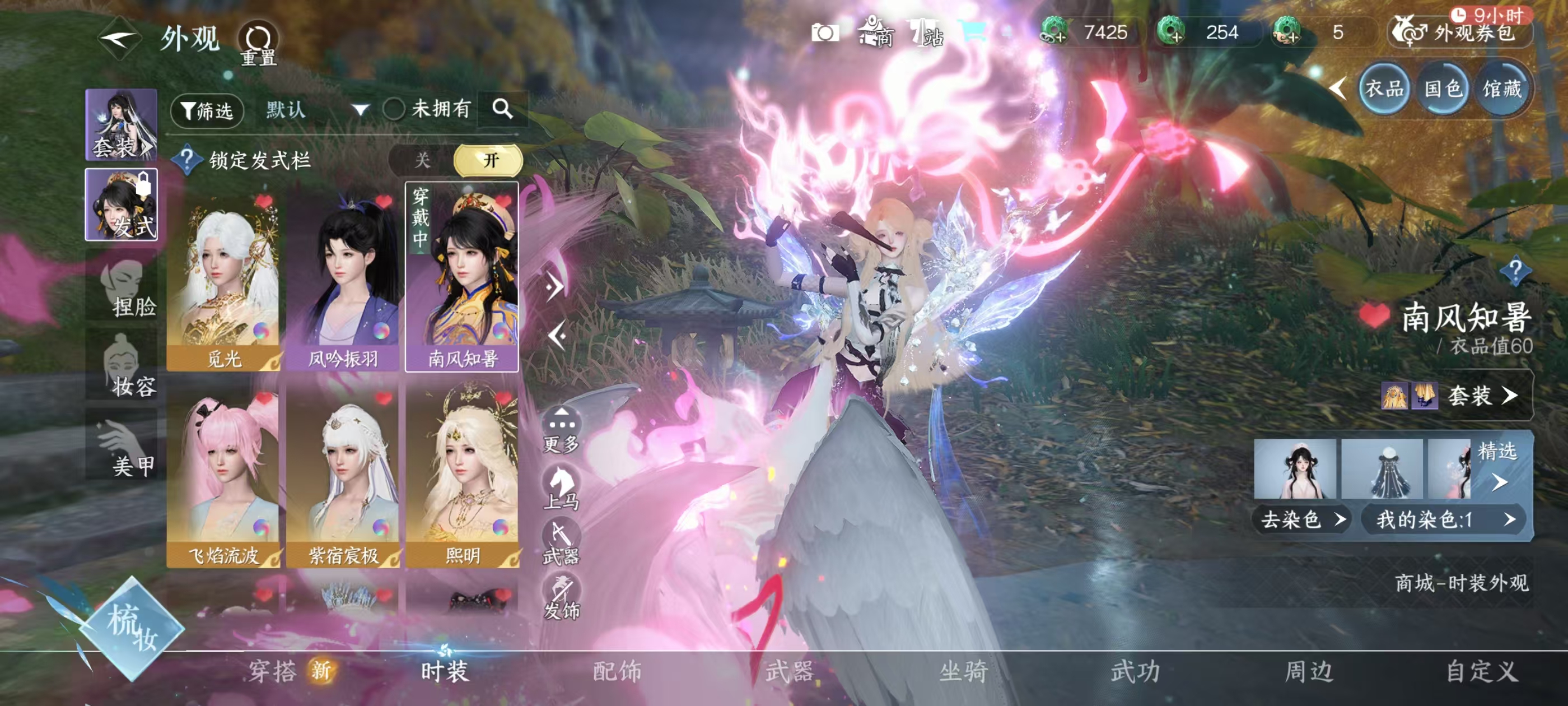This screenshot has width=1568, height=706.
Task: Choose the 熙明 blonde hairstyle
Action: (463, 477)
